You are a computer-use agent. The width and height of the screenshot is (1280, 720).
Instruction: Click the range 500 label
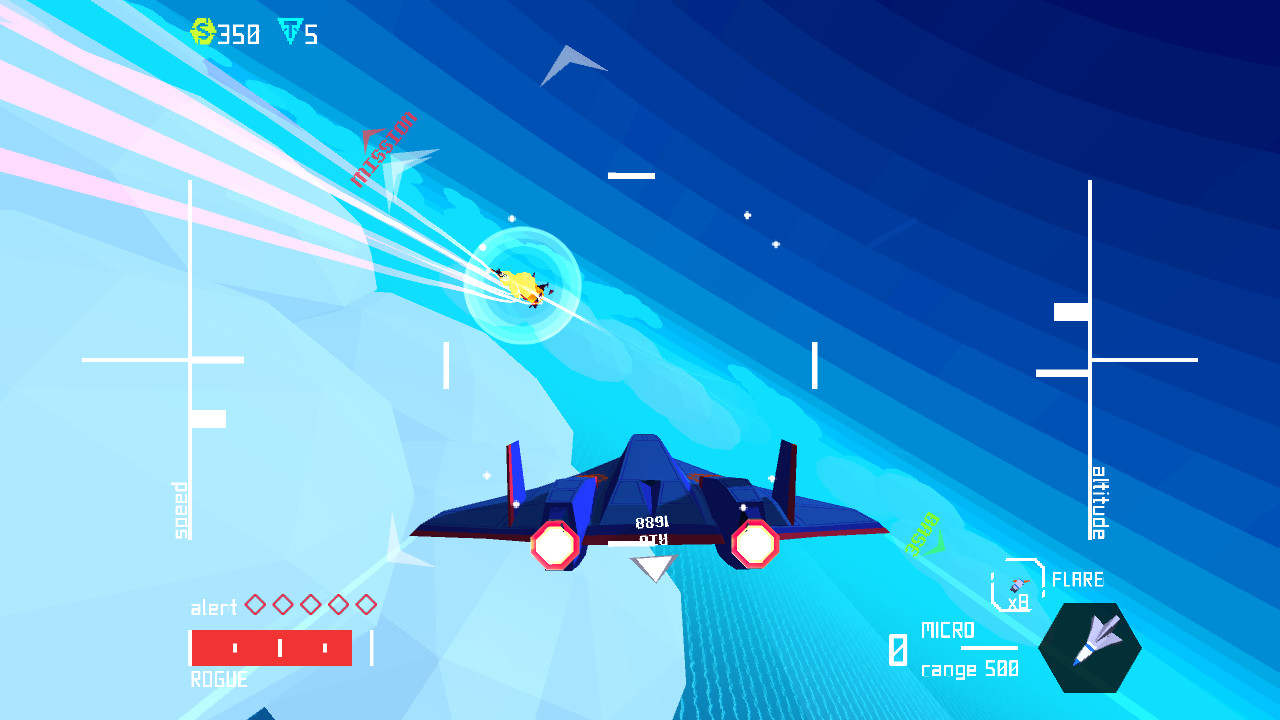pyautogui.click(x=969, y=668)
